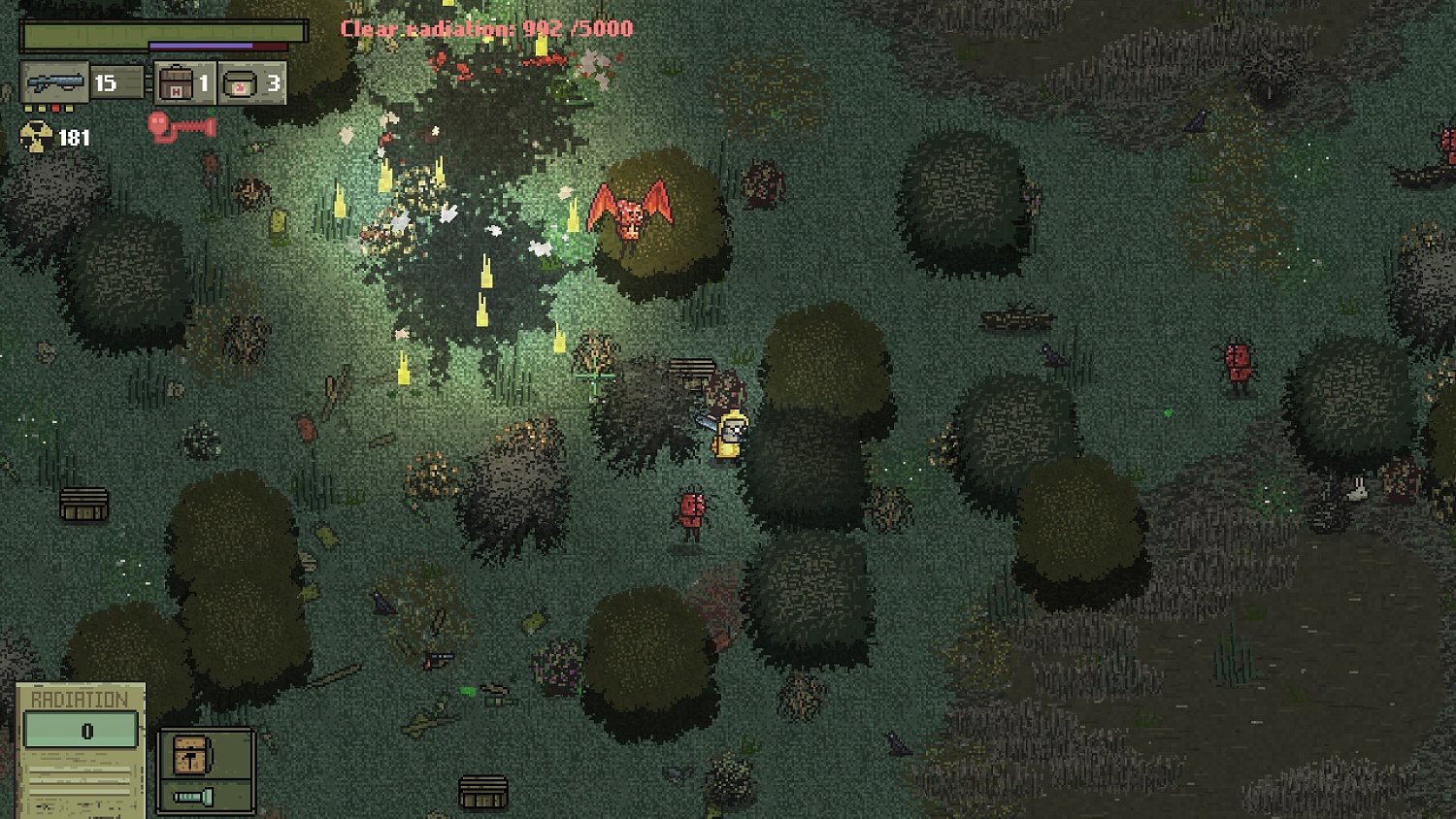This screenshot has width=1456, height=819.
Task: Click the radiation hazard symbol near the counter
Action: [36, 135]
